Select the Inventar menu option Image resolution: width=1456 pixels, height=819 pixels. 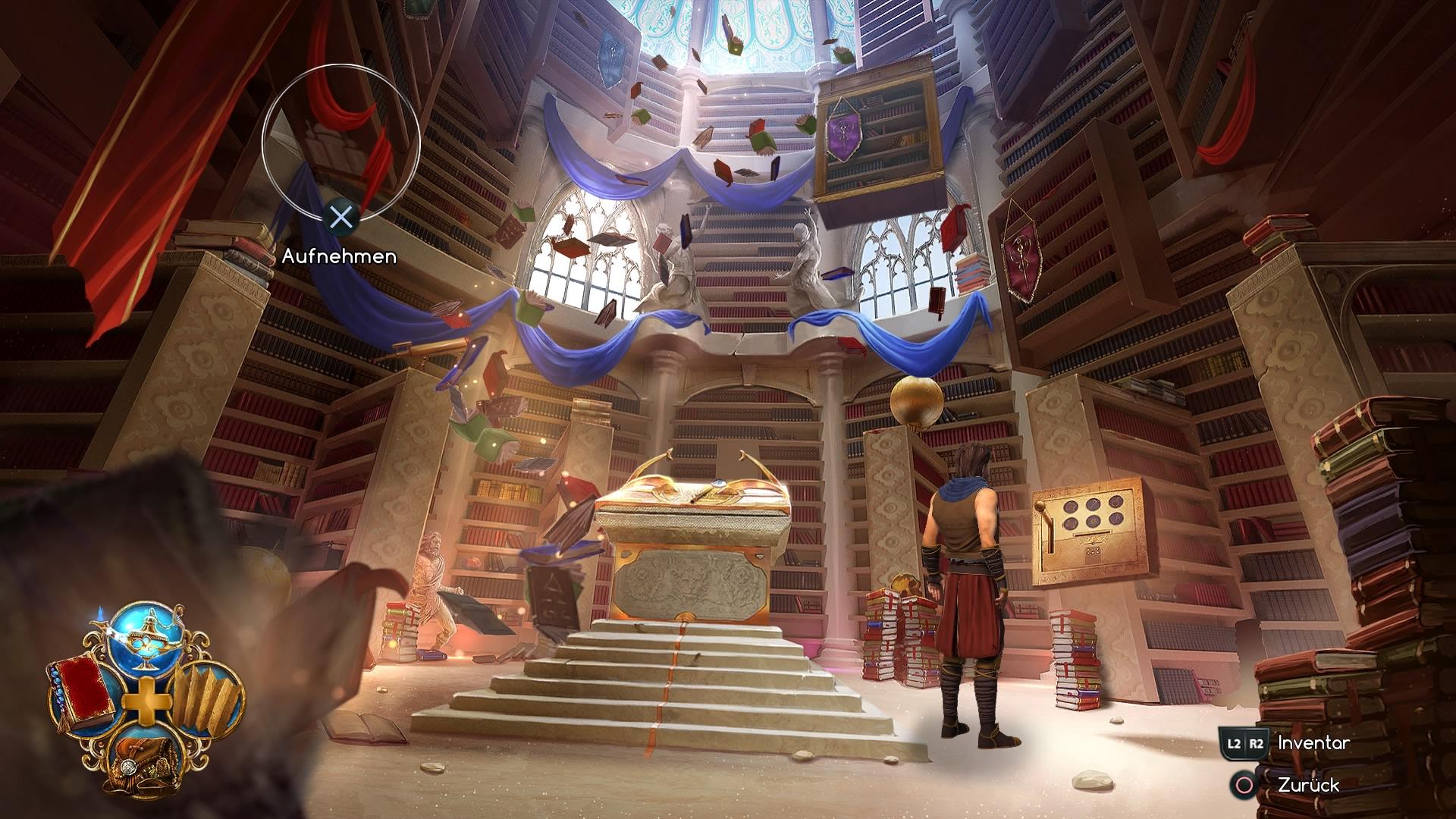click(x=1313, y=745)
